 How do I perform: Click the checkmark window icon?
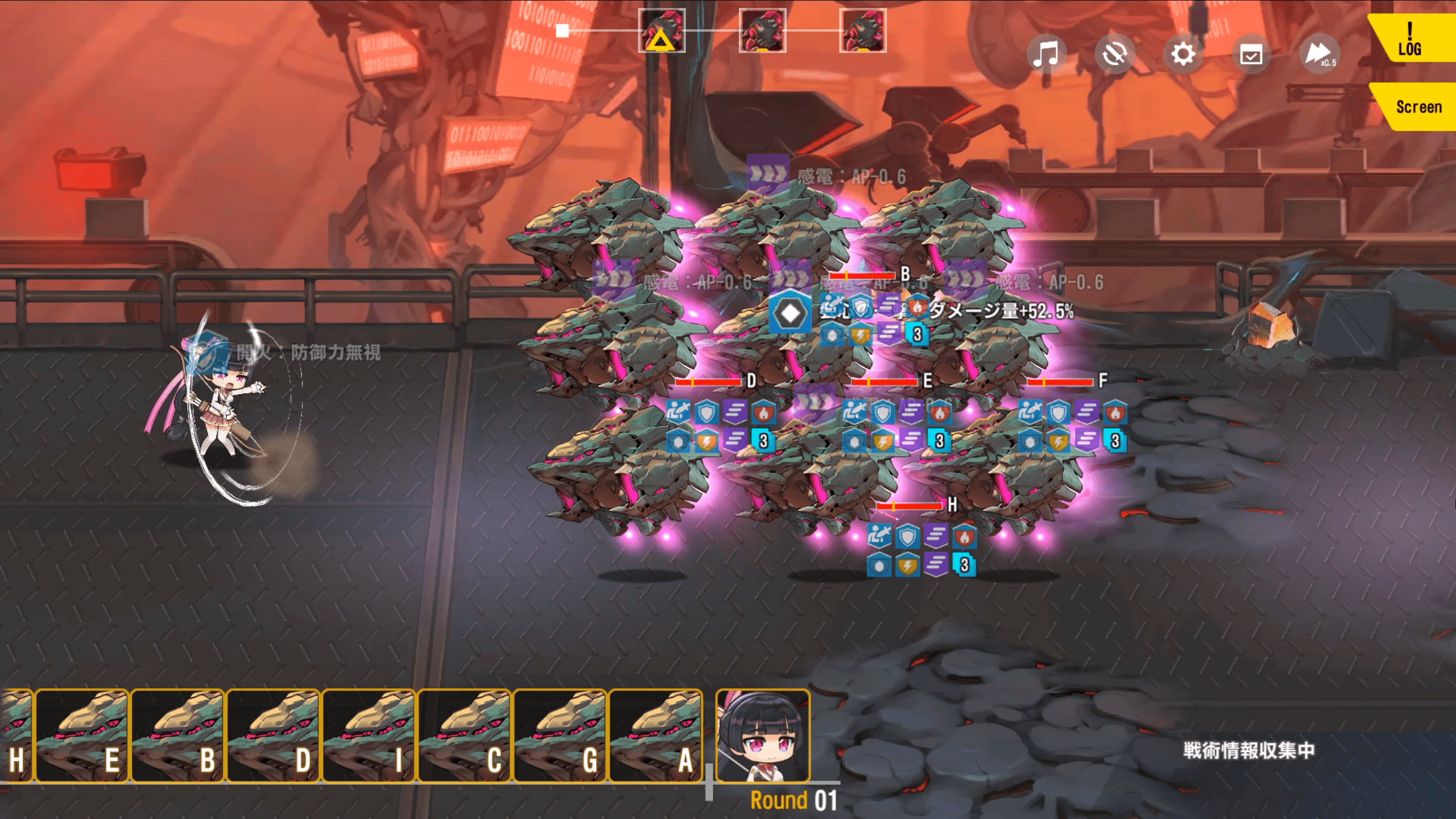1251,55
